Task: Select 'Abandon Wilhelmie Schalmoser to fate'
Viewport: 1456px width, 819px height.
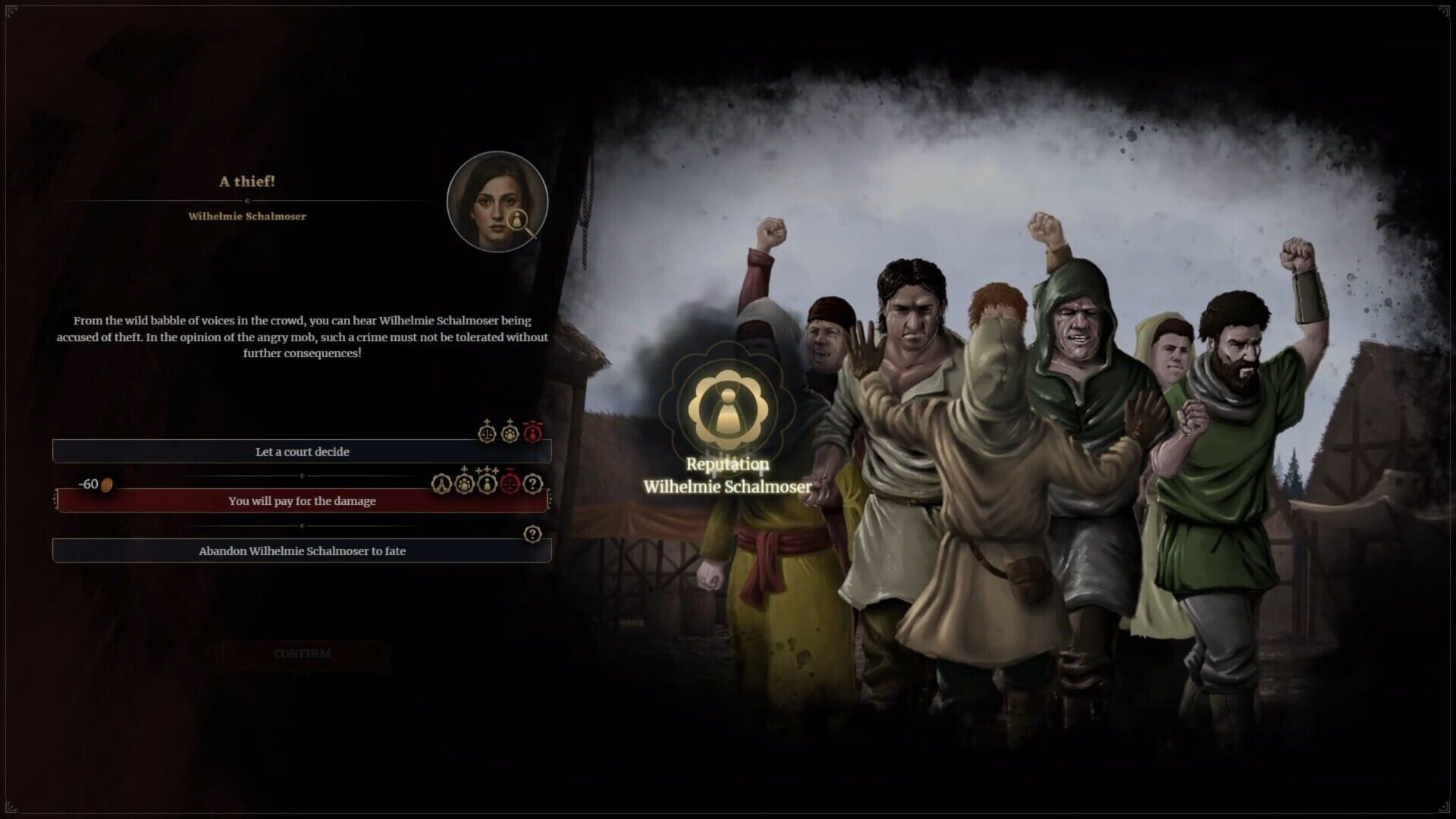Action: coord(303,551)
